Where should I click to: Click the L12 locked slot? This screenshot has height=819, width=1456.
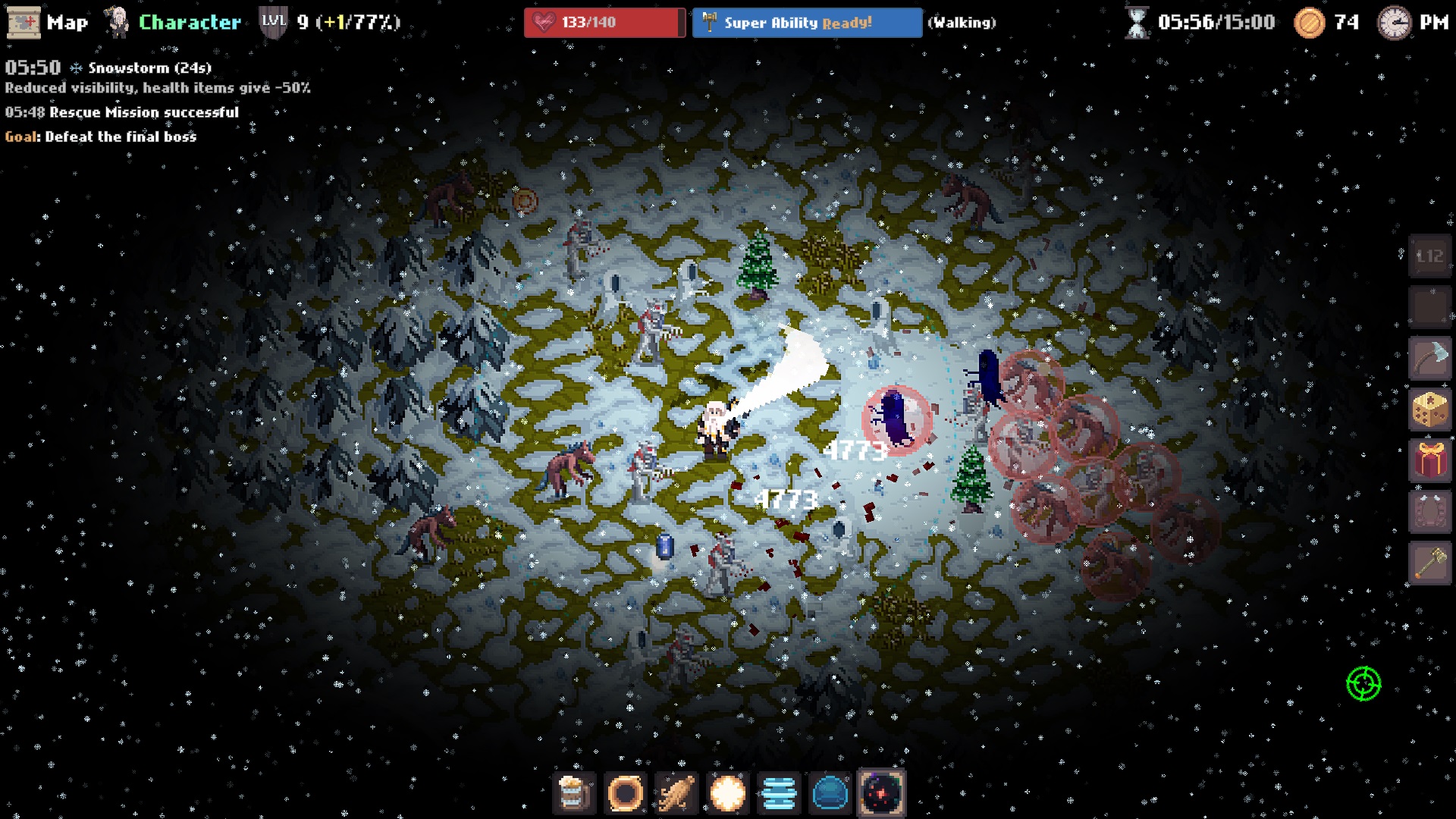coord(1429,256)
